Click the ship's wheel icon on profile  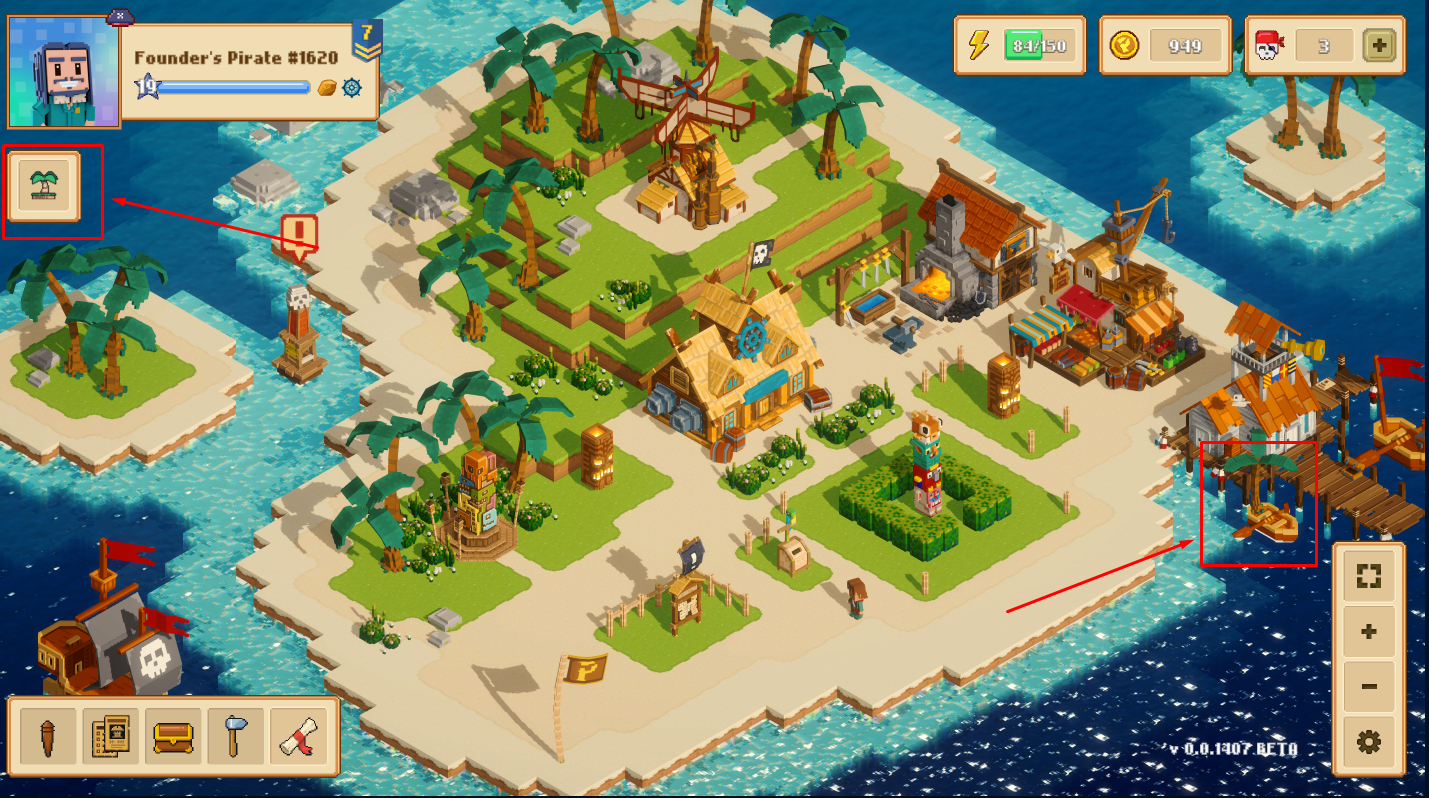(351, 88)
